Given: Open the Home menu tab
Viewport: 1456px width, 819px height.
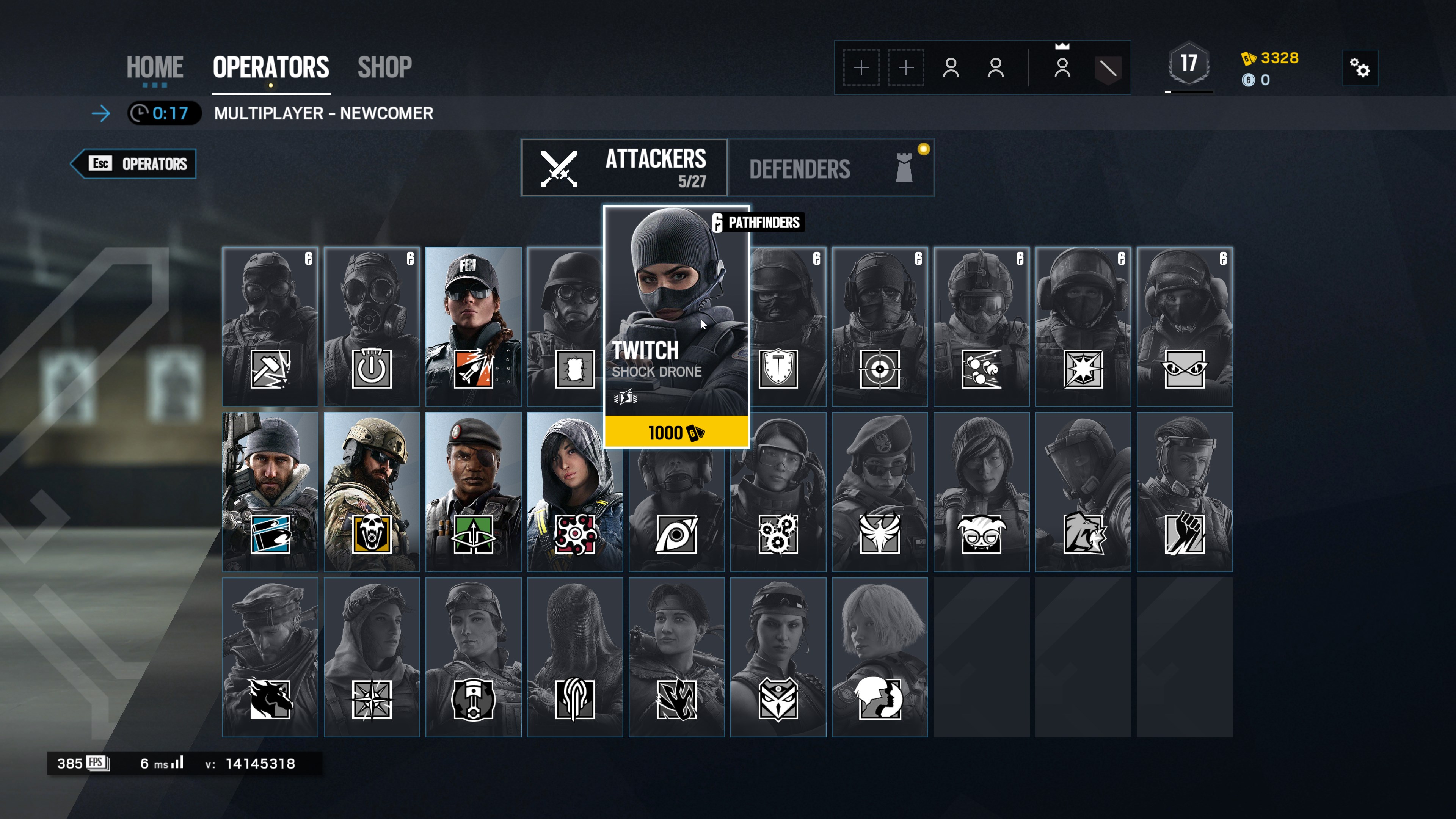Looking at the screenshot, I should [x=154, y=67].
